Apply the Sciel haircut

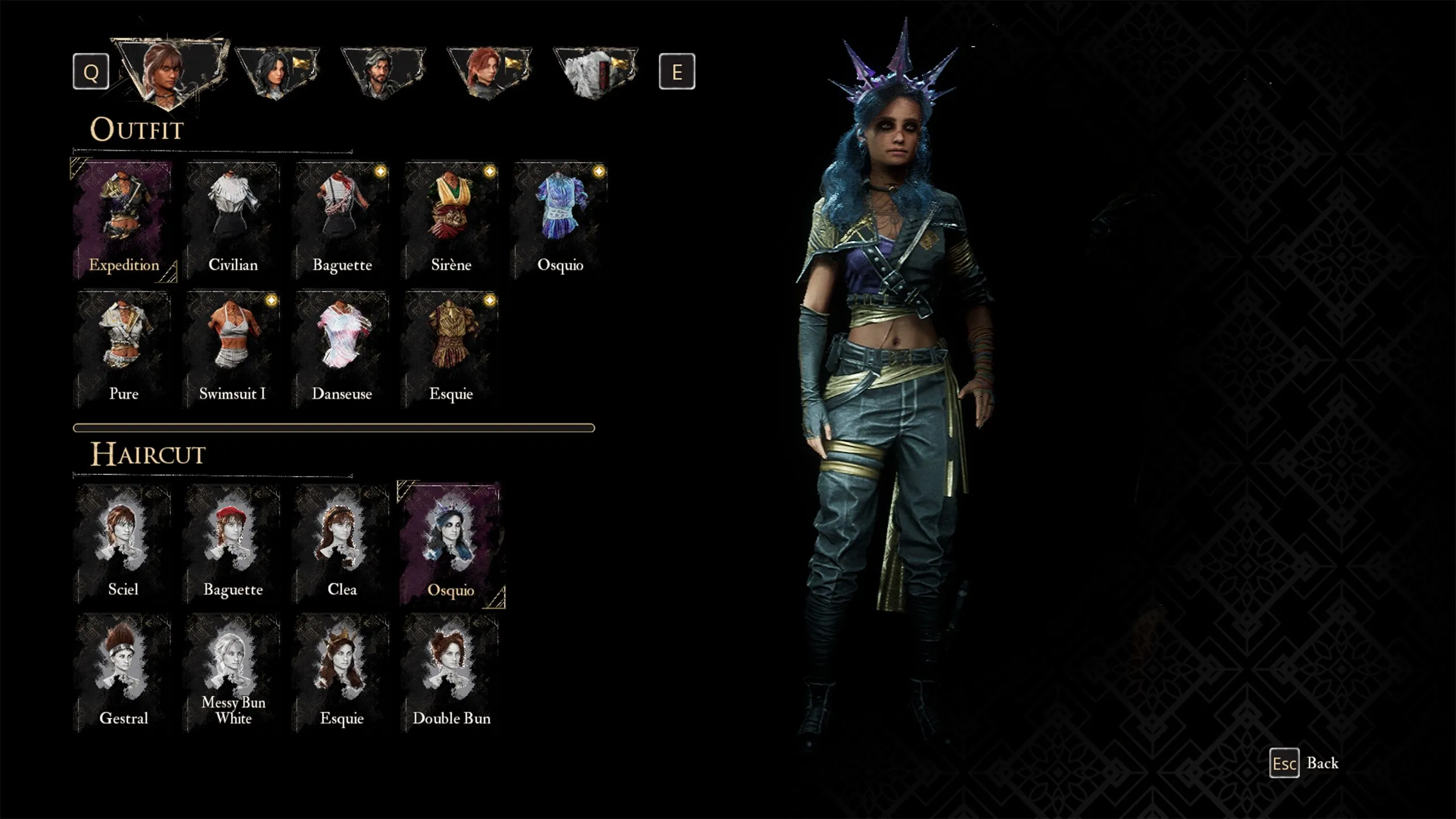point(123,544)
